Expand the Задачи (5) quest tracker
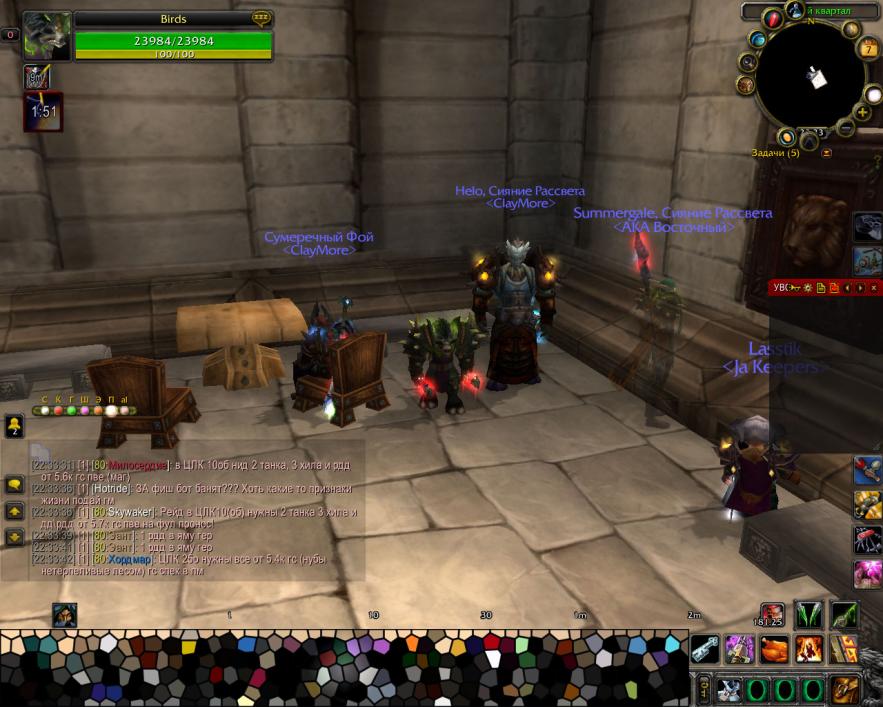 826,153
